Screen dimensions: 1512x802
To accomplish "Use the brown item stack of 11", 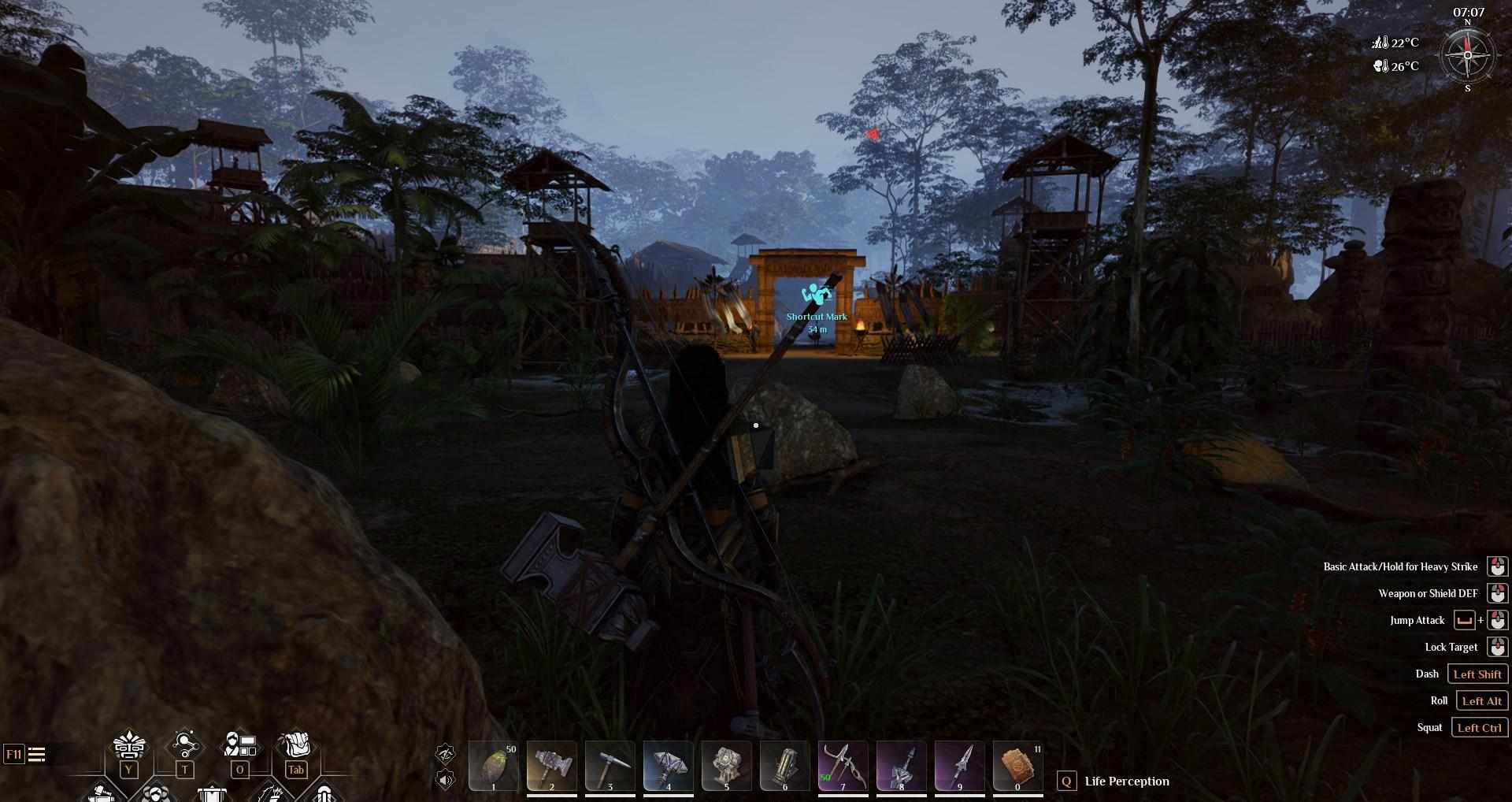I will (x=1018, y=766).
